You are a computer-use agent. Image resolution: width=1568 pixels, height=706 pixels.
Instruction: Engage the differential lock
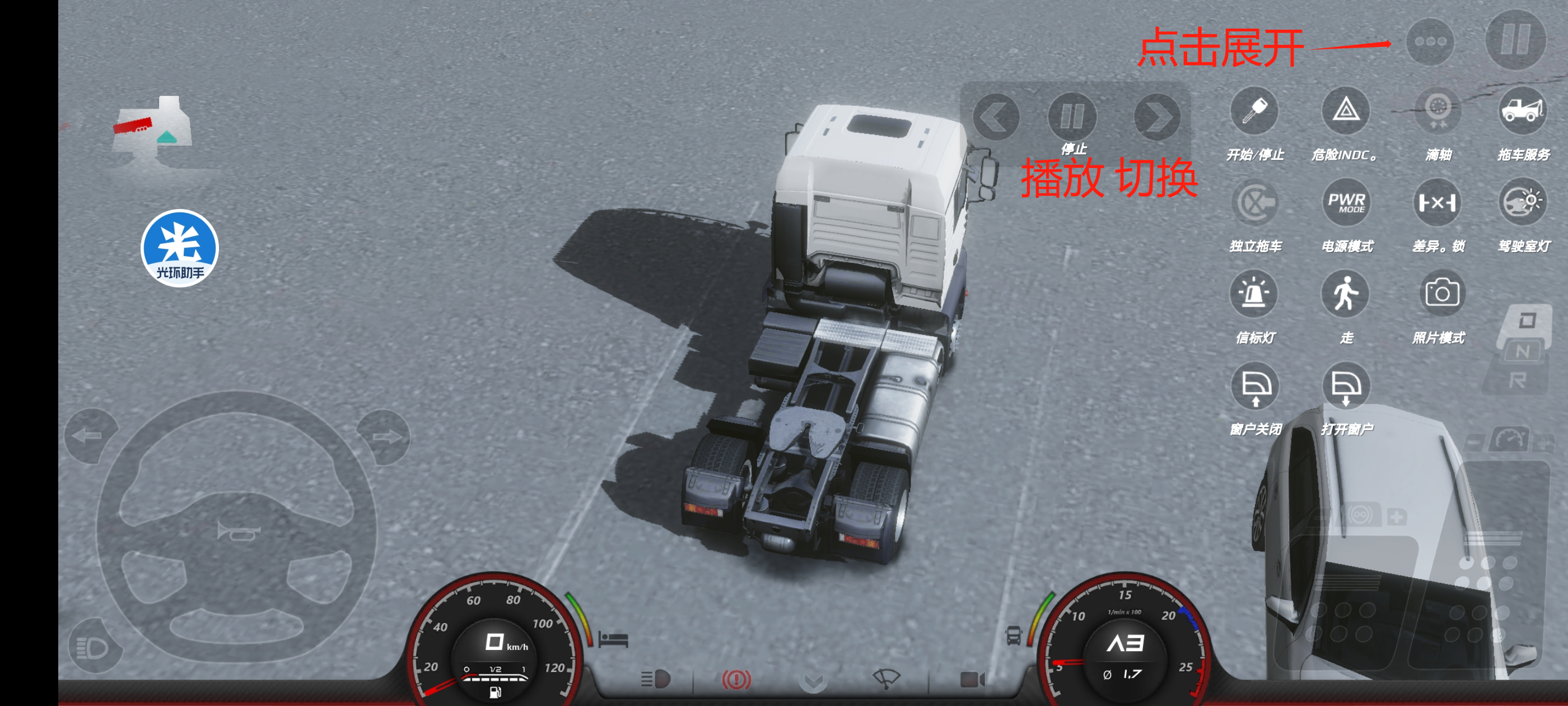1438,203
